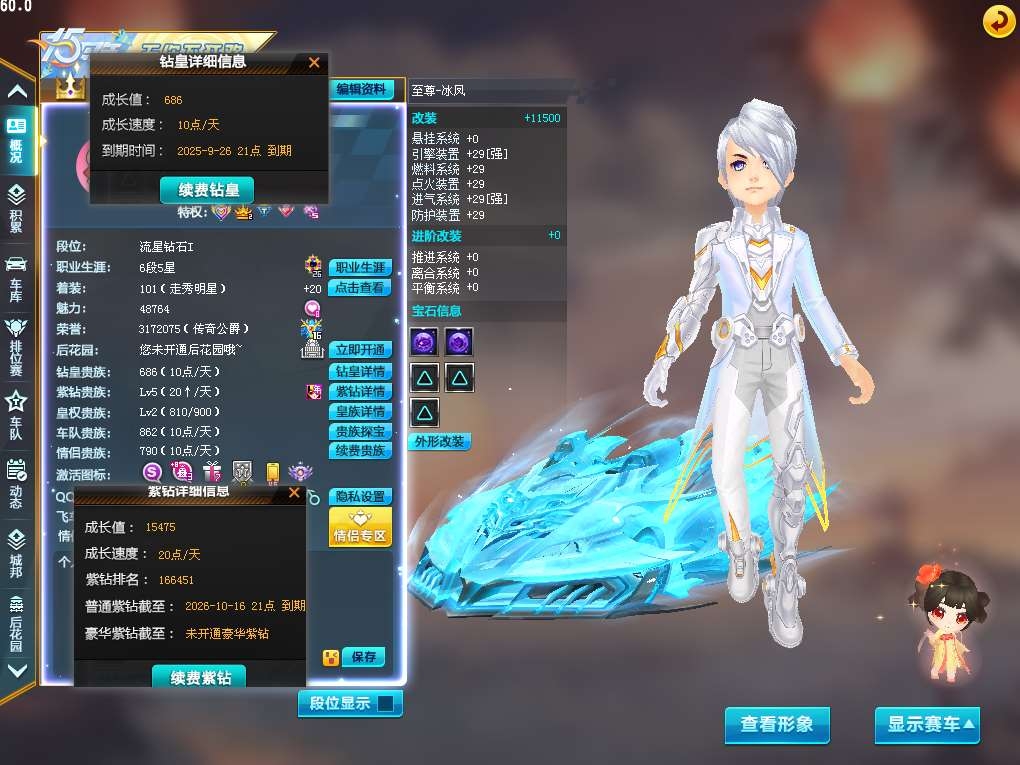Click 查看形象 to view the avatar

(x=777, y=725)
